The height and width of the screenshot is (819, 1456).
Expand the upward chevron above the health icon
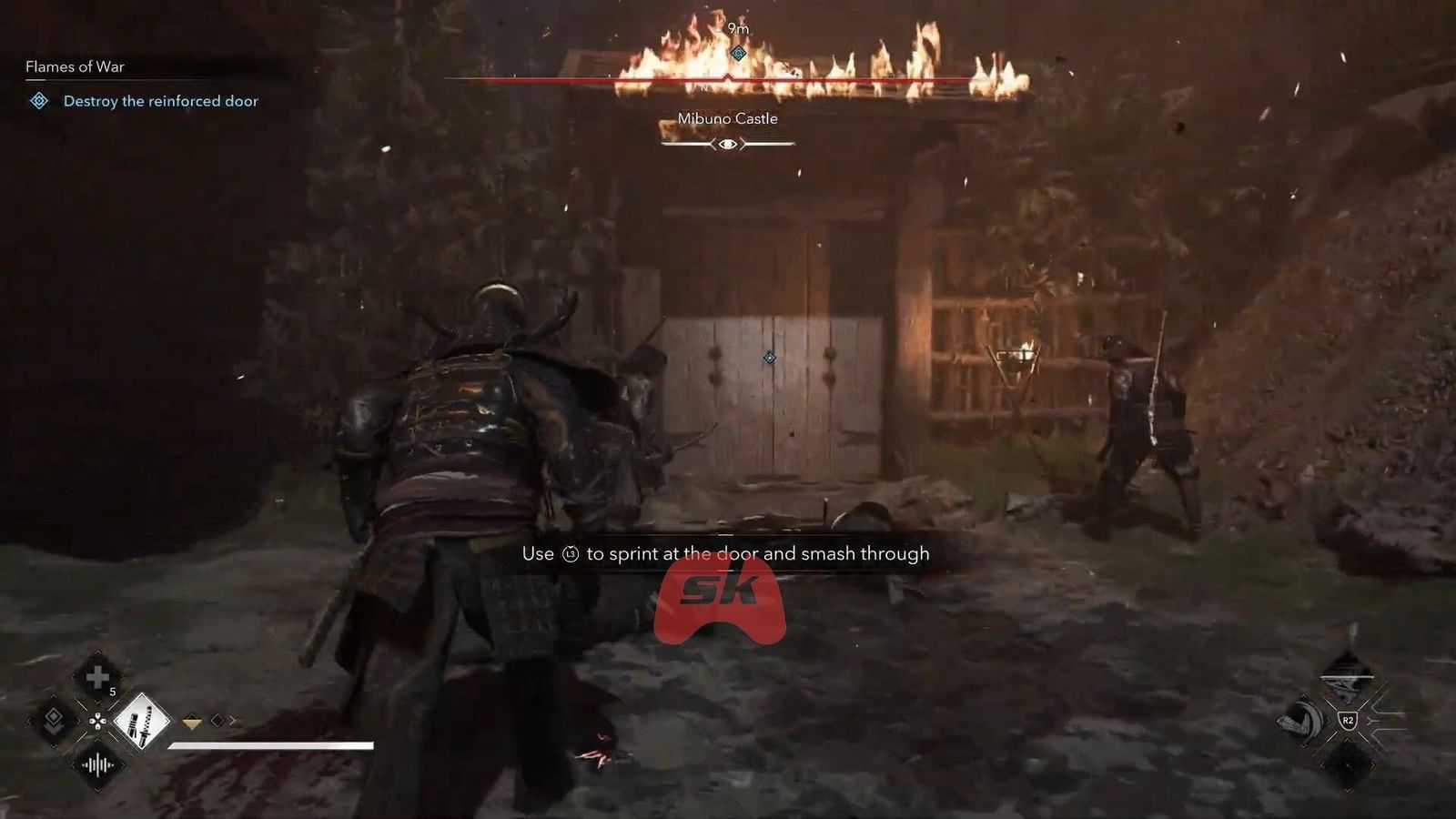coord(97,652)
